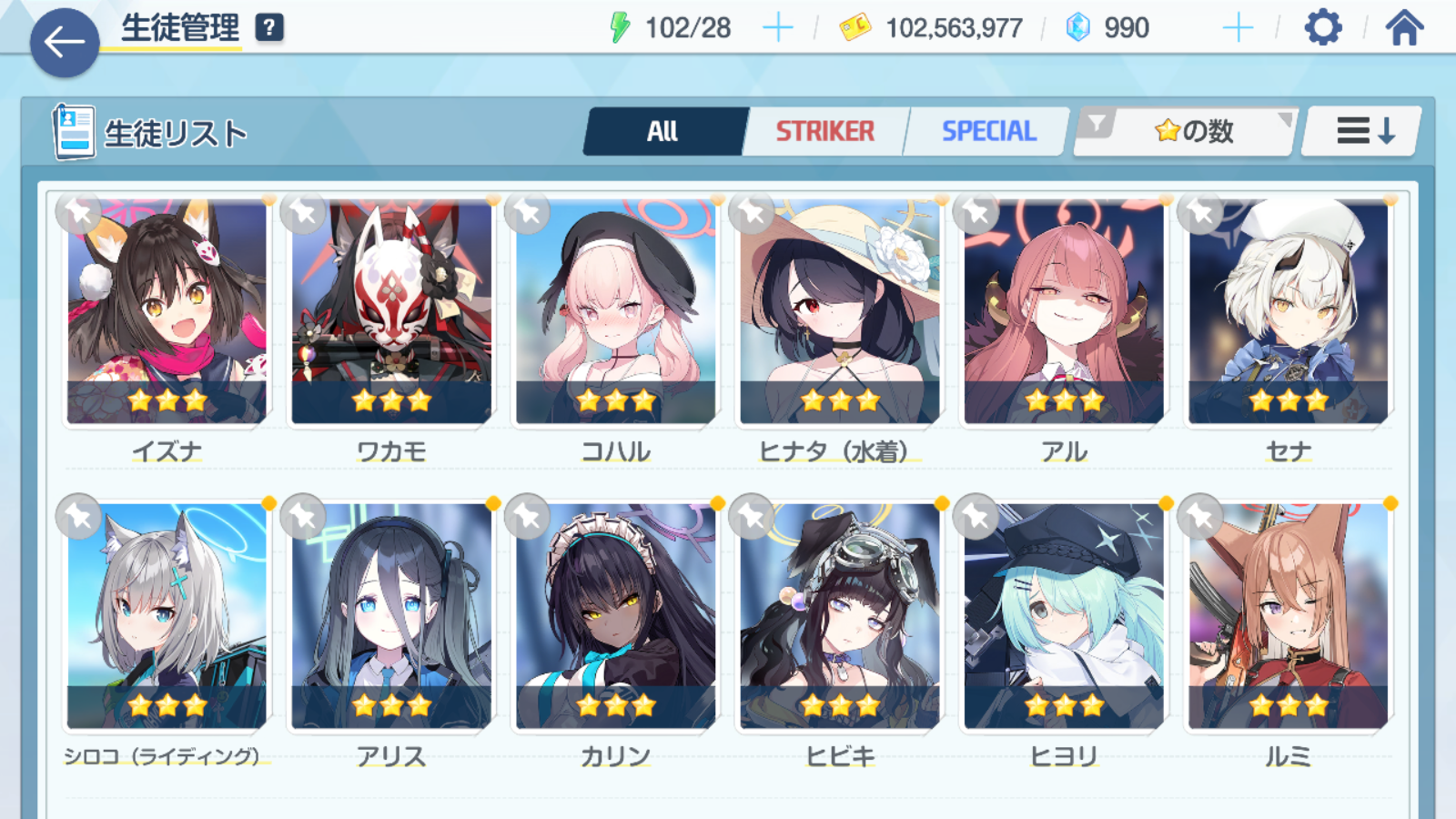Screen dimensions: 1456x819
Task: Buy more blue gems with the plus button
Action: (1238, 28)
